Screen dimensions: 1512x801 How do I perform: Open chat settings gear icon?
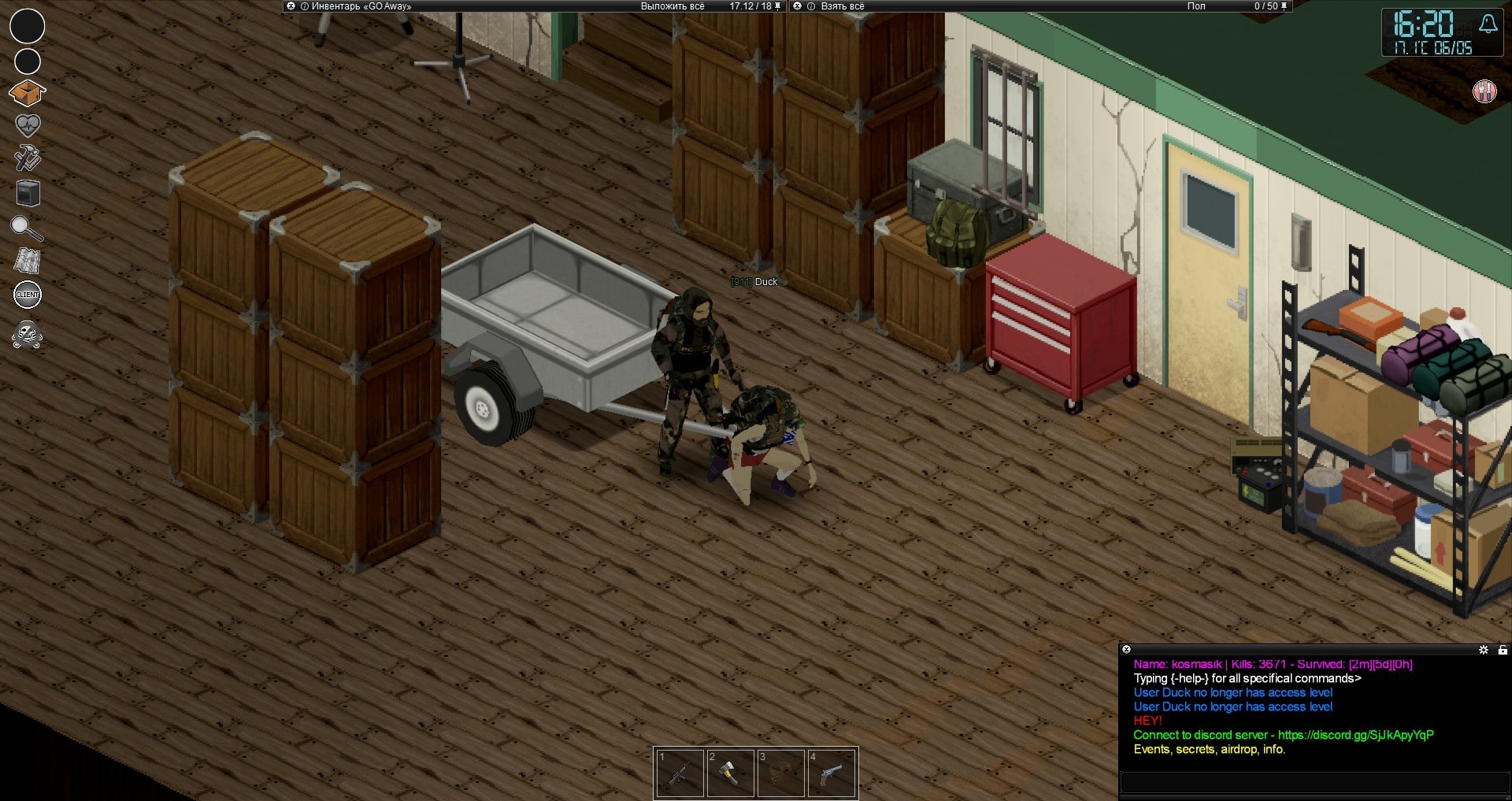tap(1484, 650)
